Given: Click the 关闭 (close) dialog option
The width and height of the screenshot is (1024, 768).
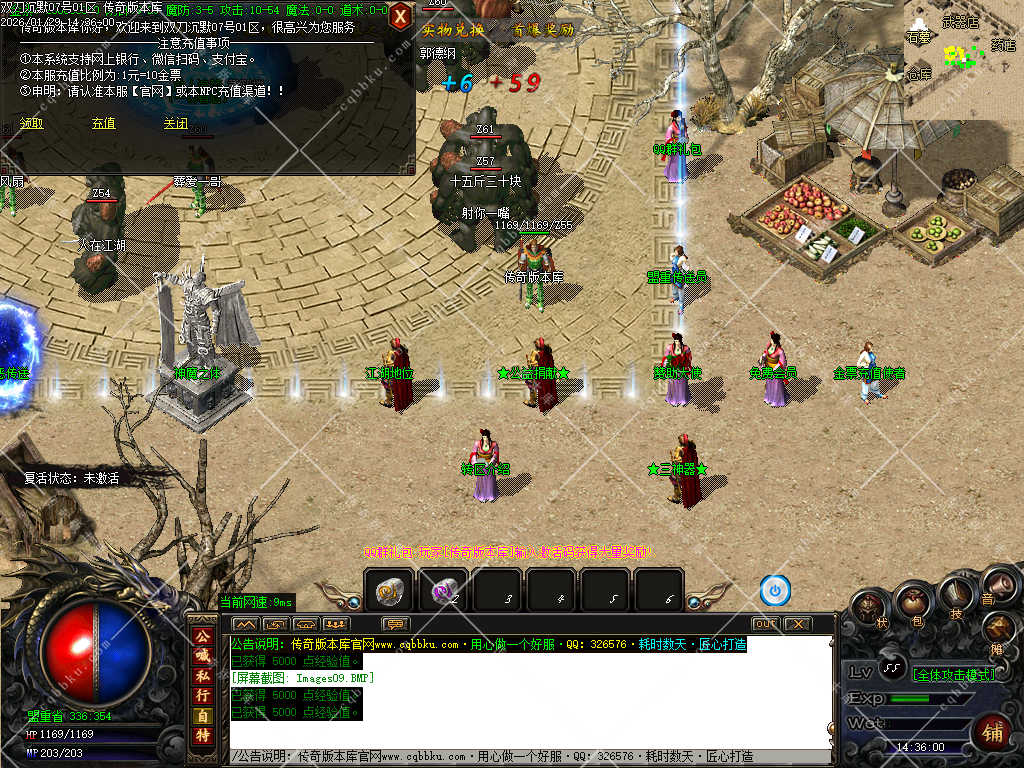Looking at the screenshot, I should click(x=176, y=124).
